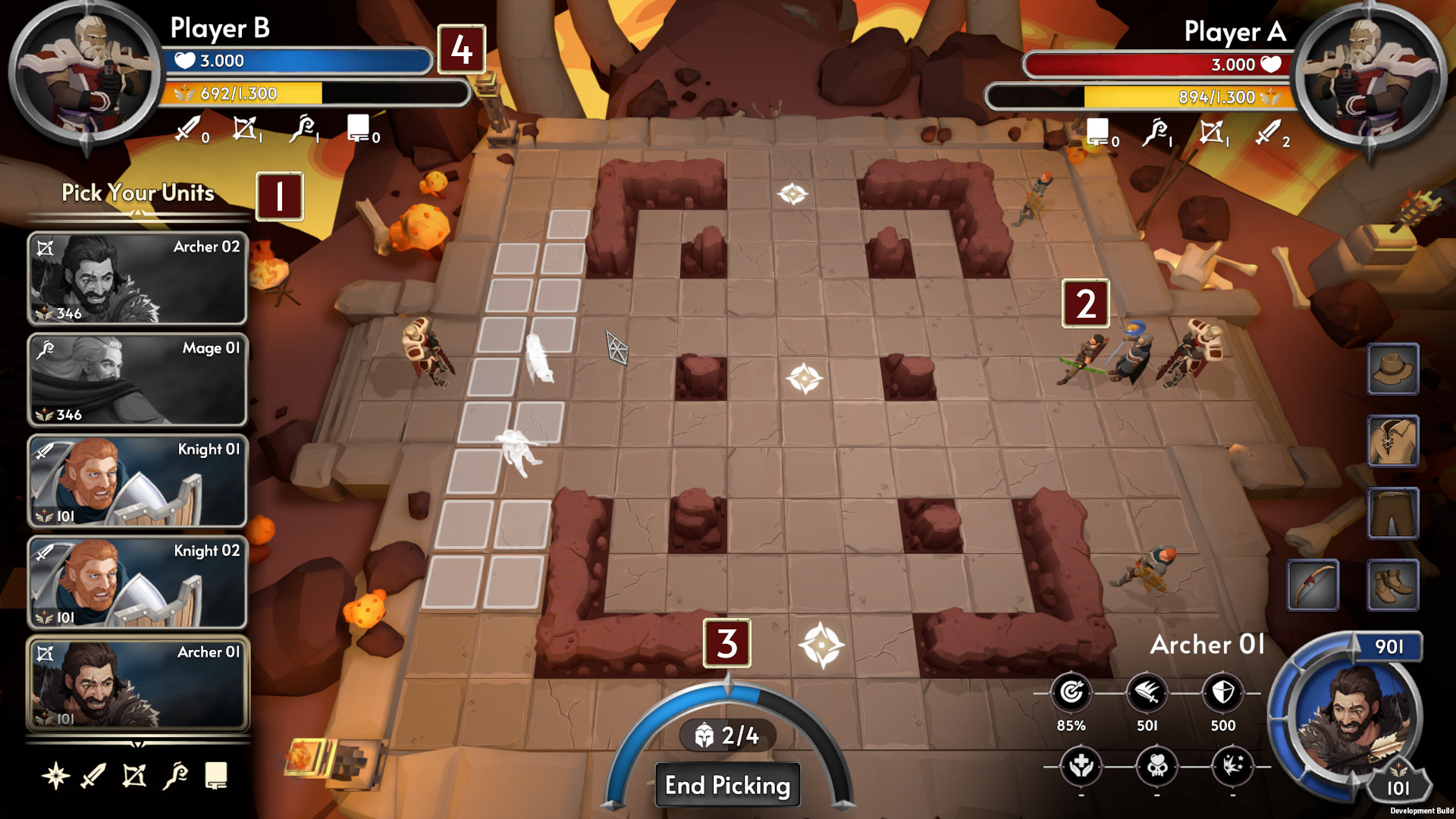The height and width of the screenshot is (819, 1456).
Task: Select the Archer 02 unit card
Action: (x=137, y=278)
